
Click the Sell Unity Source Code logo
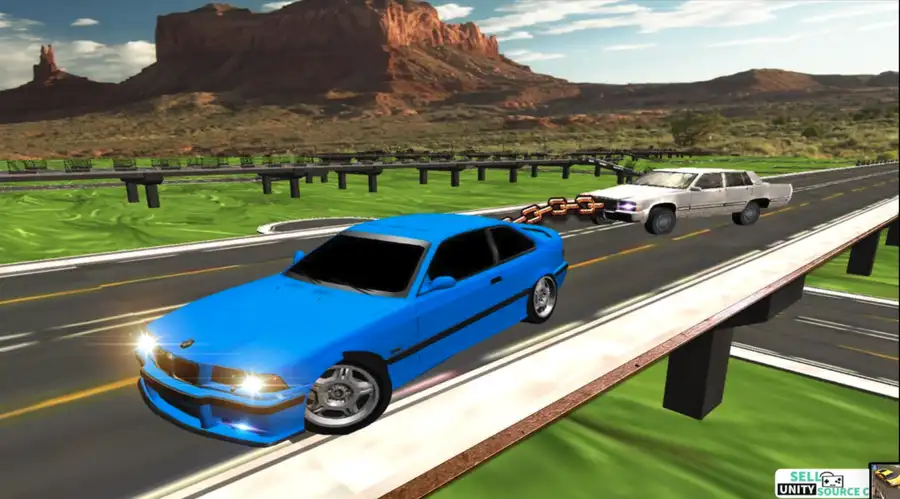click(x=821, y=483)
